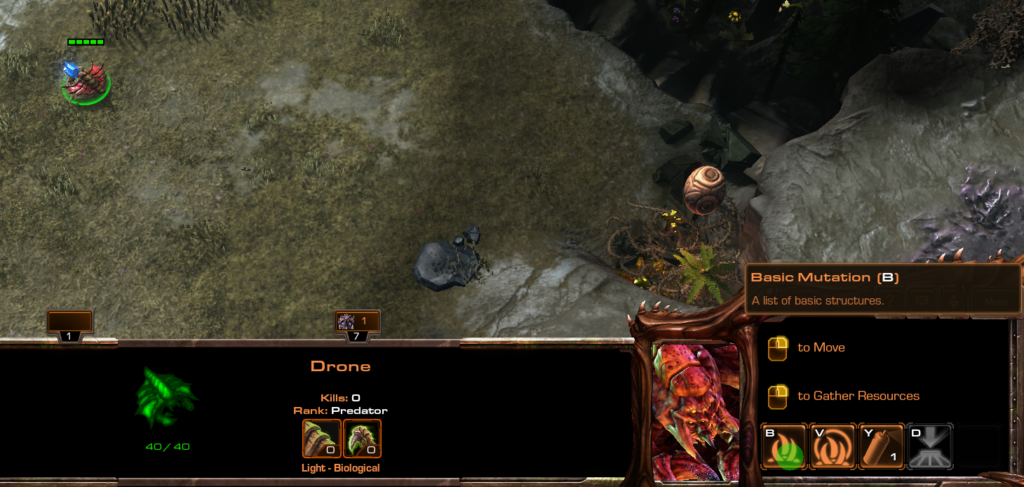Select control group 1 tab
This screenshot has width=1024, height=487.
tap(69, 325)
